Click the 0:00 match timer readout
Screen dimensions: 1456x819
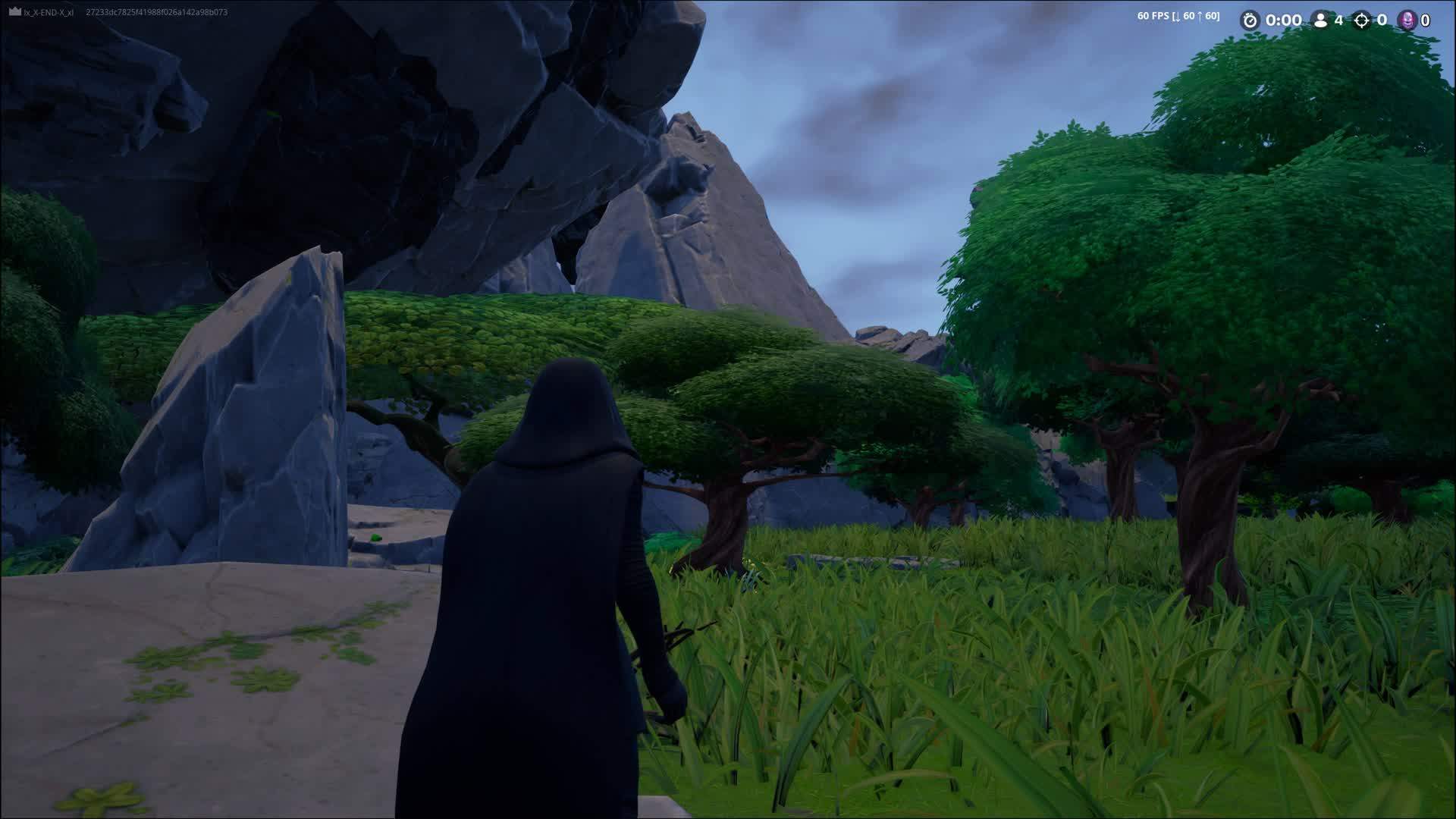pos(1284,20)
